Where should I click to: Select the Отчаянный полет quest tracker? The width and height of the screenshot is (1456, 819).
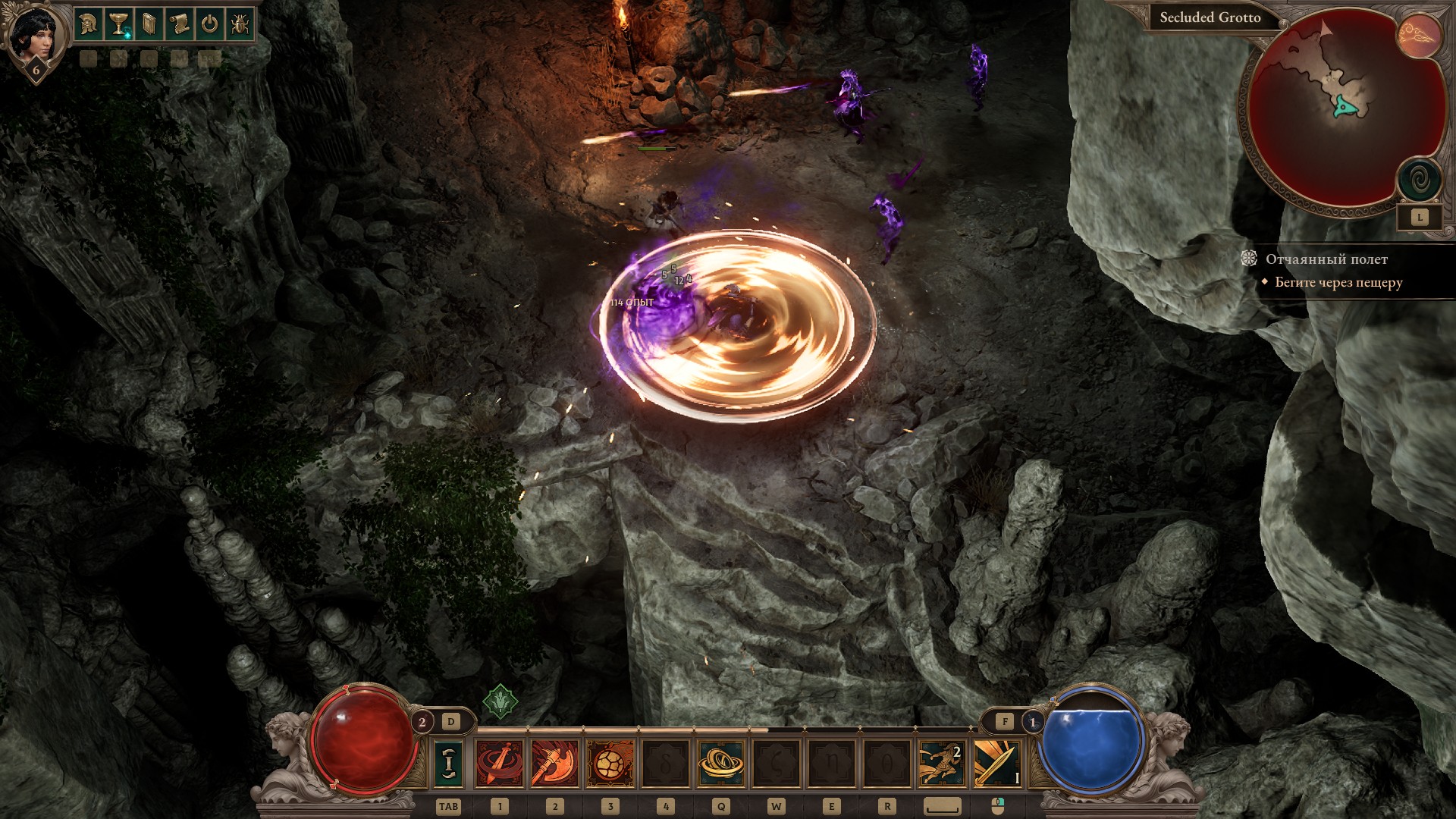pos(1326,259)
